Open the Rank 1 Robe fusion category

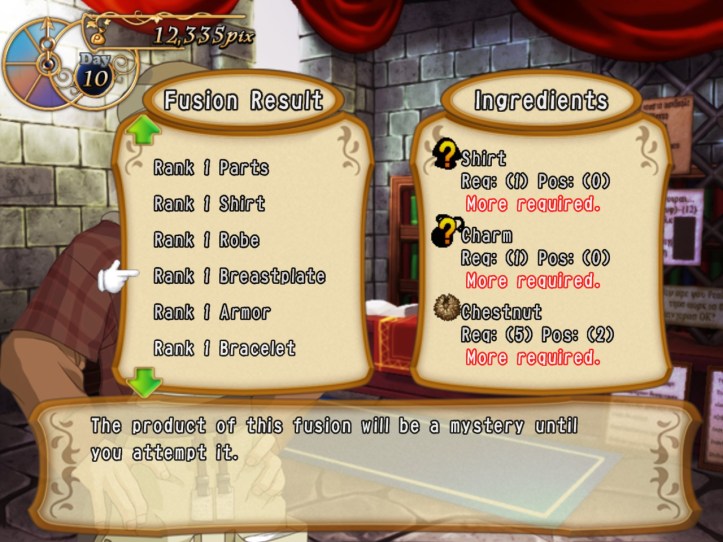[206, 240]
